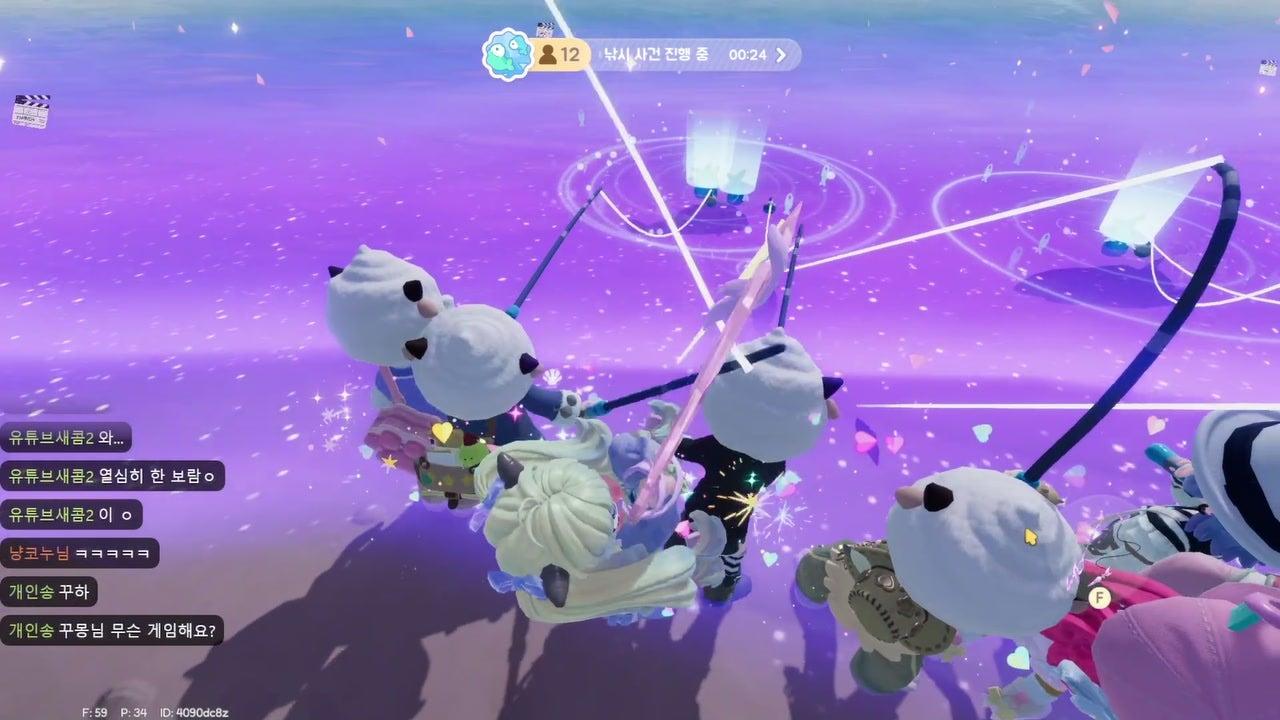Show the 12 event participants list
Image resolution: width=1280 pixels, height=720 pixels.
[559, 55]
